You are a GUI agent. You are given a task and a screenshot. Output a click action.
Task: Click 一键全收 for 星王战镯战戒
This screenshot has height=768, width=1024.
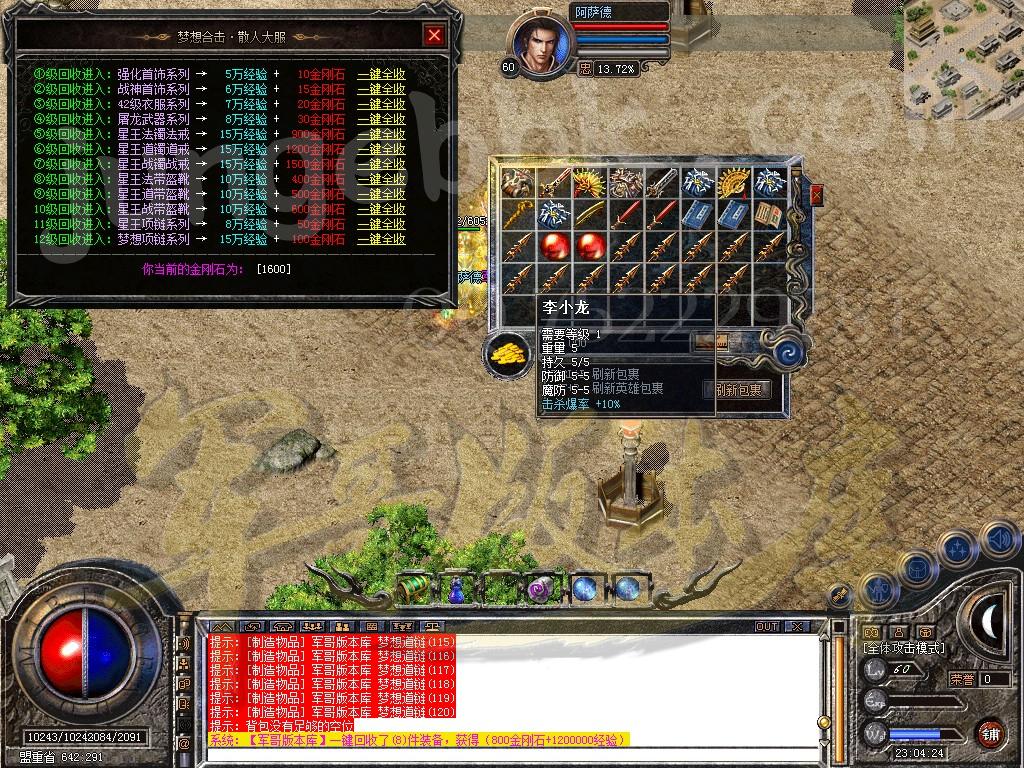[x=381, y=164]
